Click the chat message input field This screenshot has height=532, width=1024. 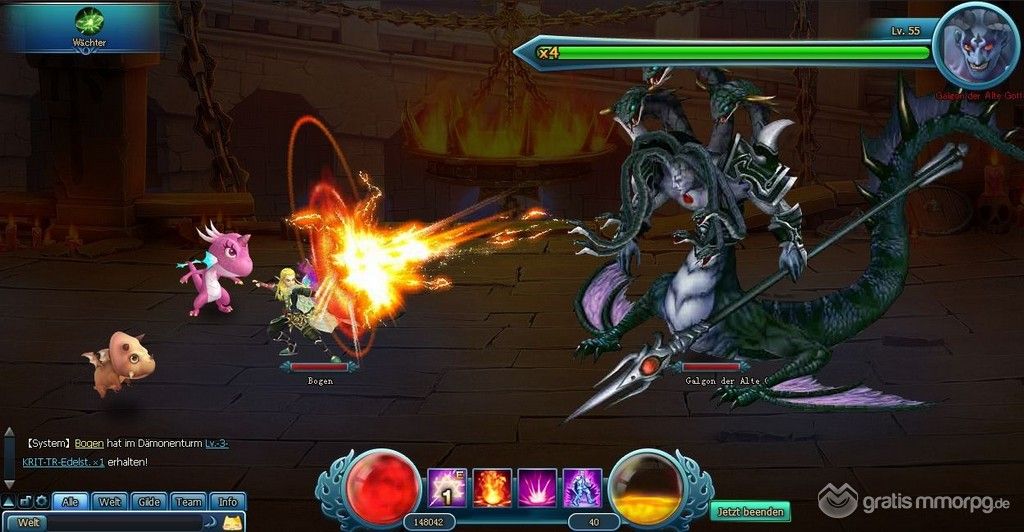click(x=125, y=522)
